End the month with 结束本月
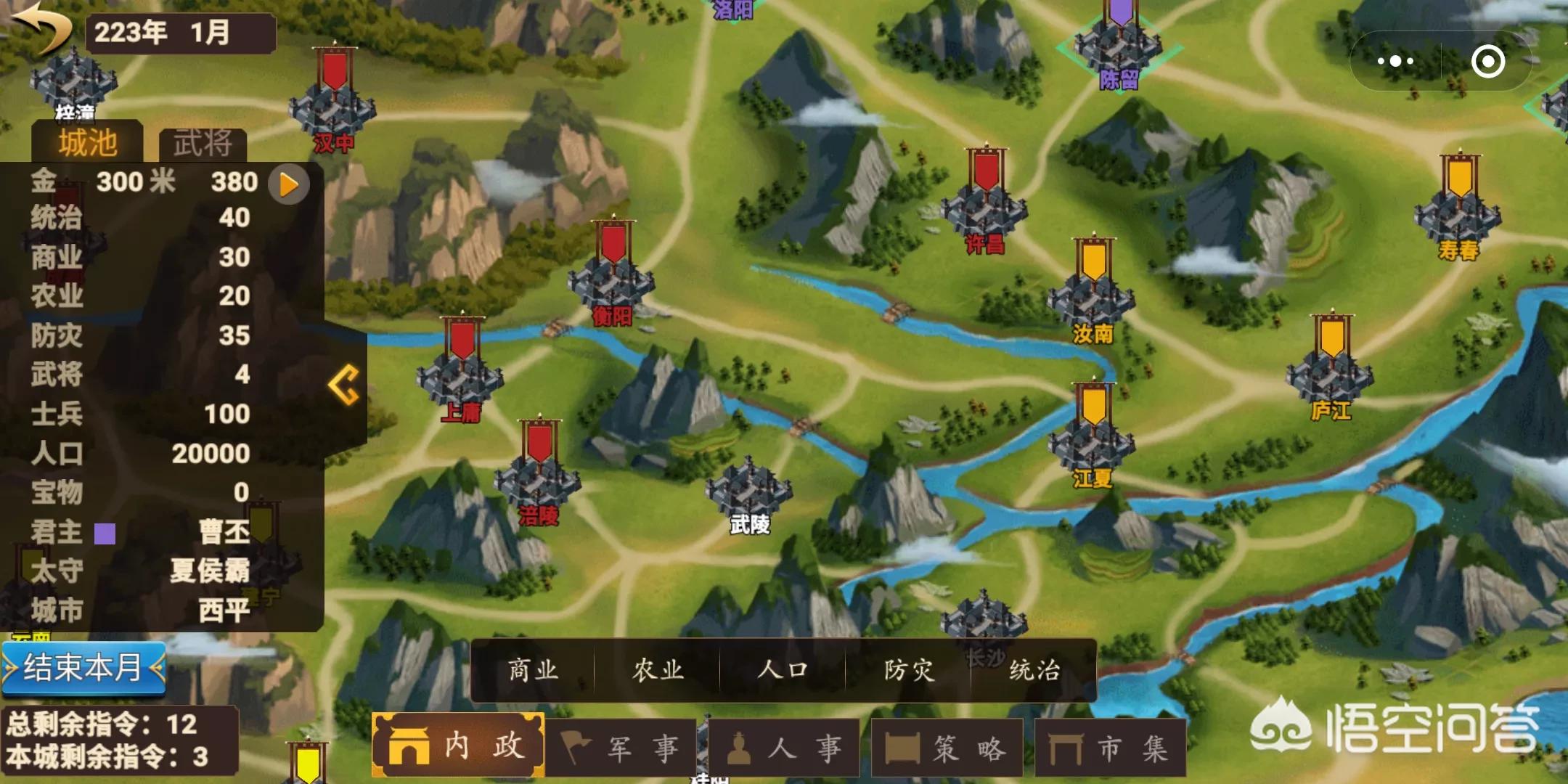The image size is (1568, 784). point(83,667)
